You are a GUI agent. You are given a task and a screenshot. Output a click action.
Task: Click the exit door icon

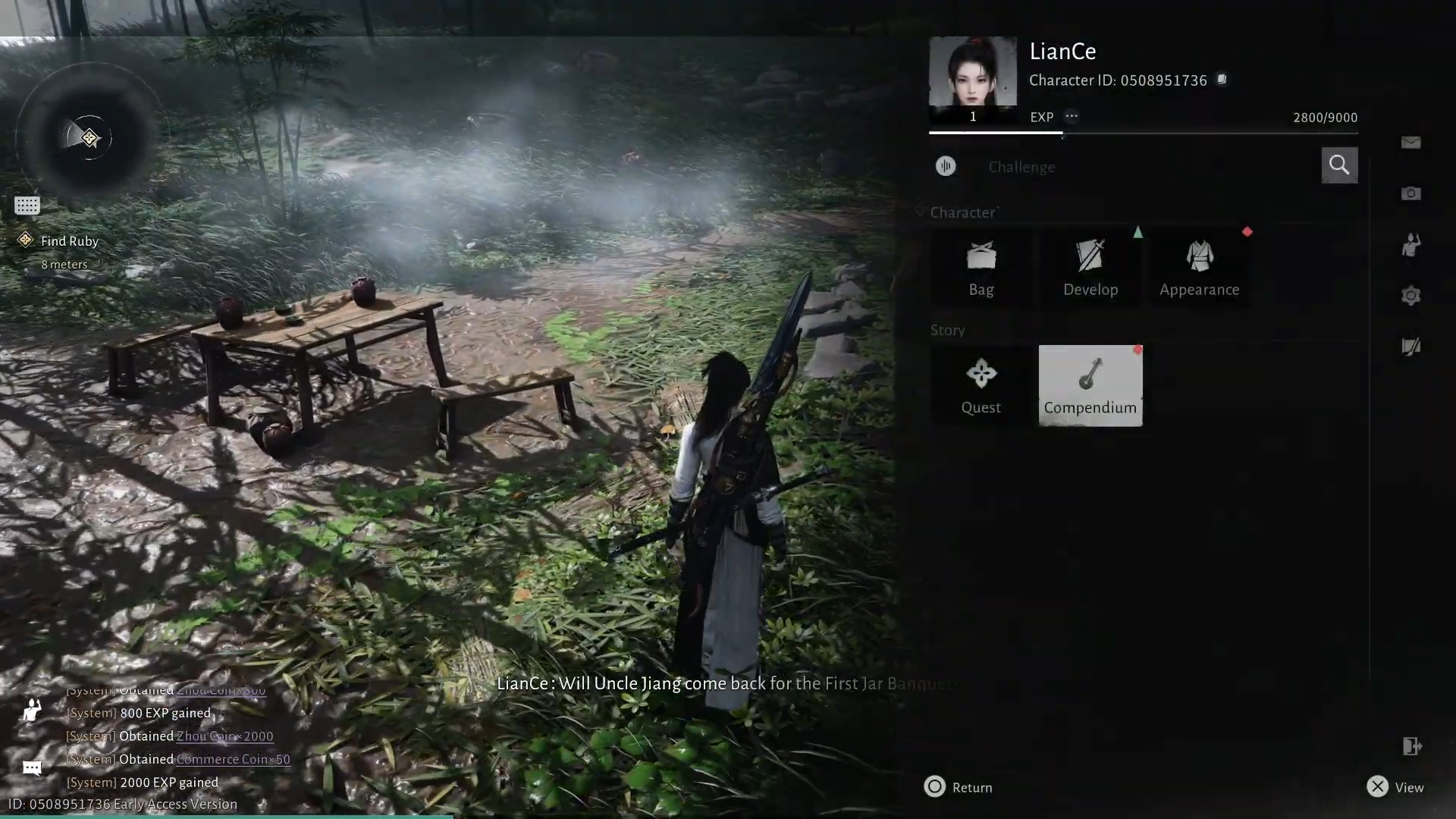pos(1410,746)
